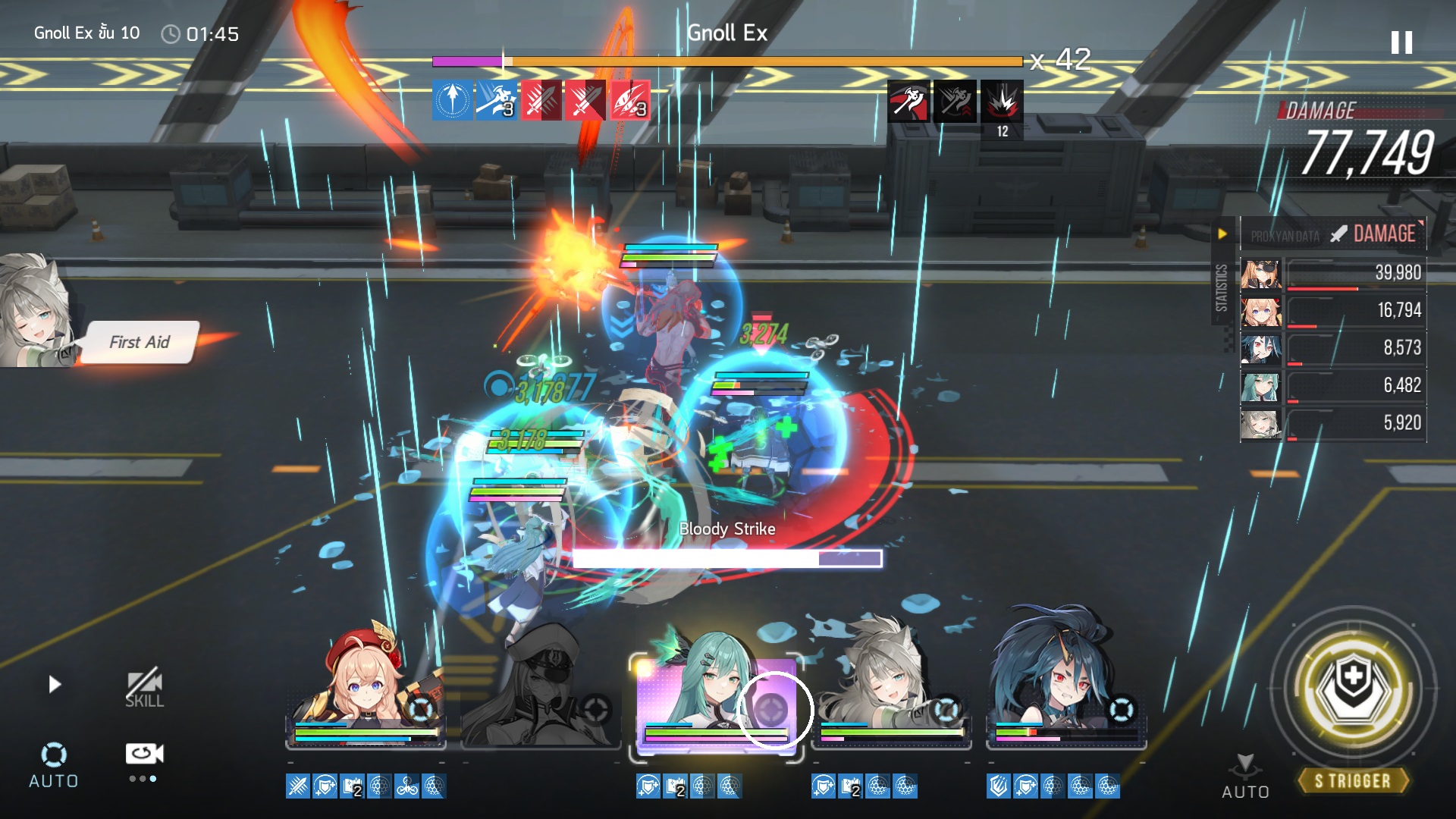This screenshot has height=819, width=1456.
Task: Toggle the SKILL animation setting
Action: (144, 689)
